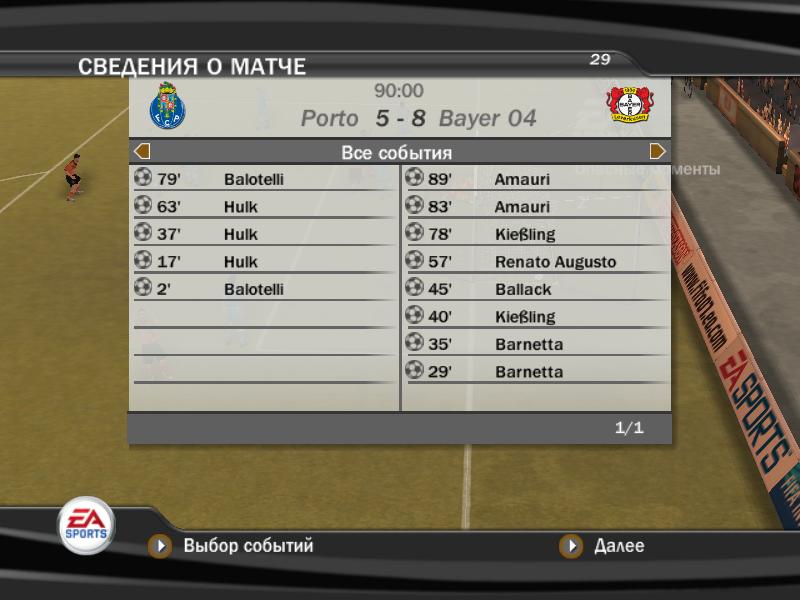The image size is (800, 600).
Task: Click the right arrow beside Все события
Action: pos(657,152)
